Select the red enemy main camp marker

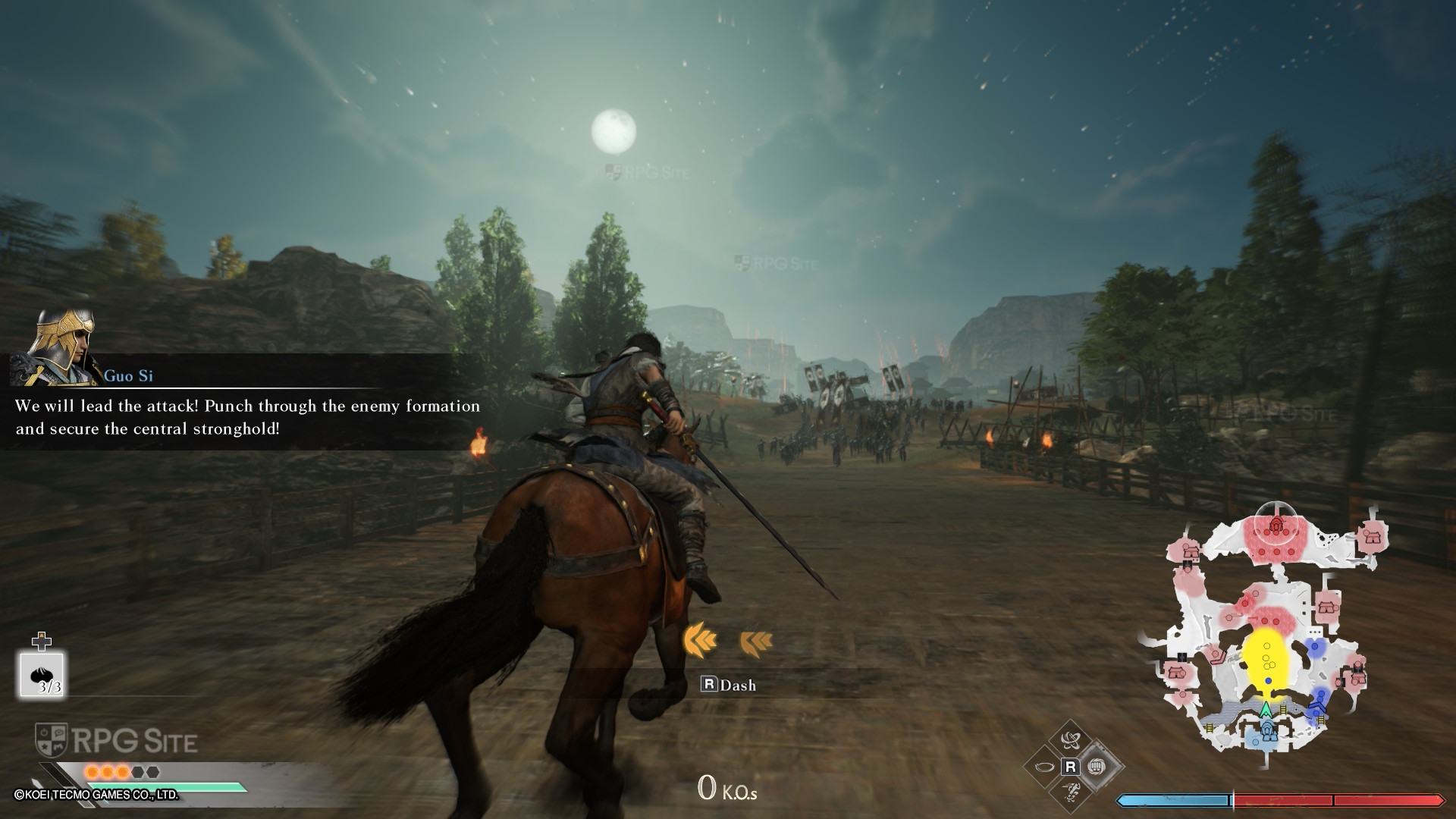pos(1276,526)
